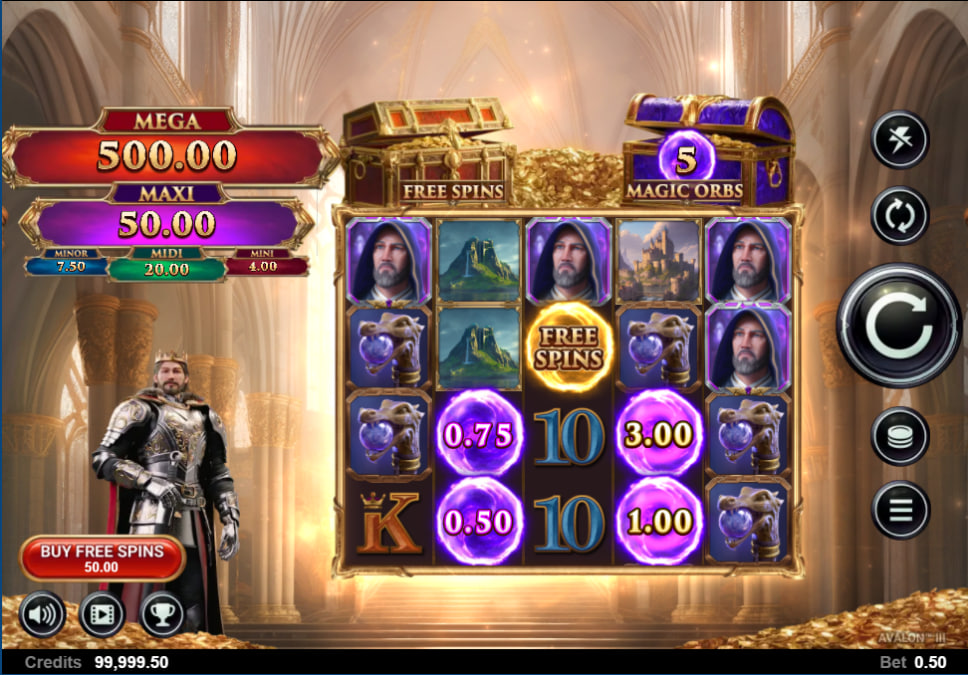Viewport: 968px width, 675px height.
Task: Toggle turbo mode with the lightning bolt button
Action: 900,140
